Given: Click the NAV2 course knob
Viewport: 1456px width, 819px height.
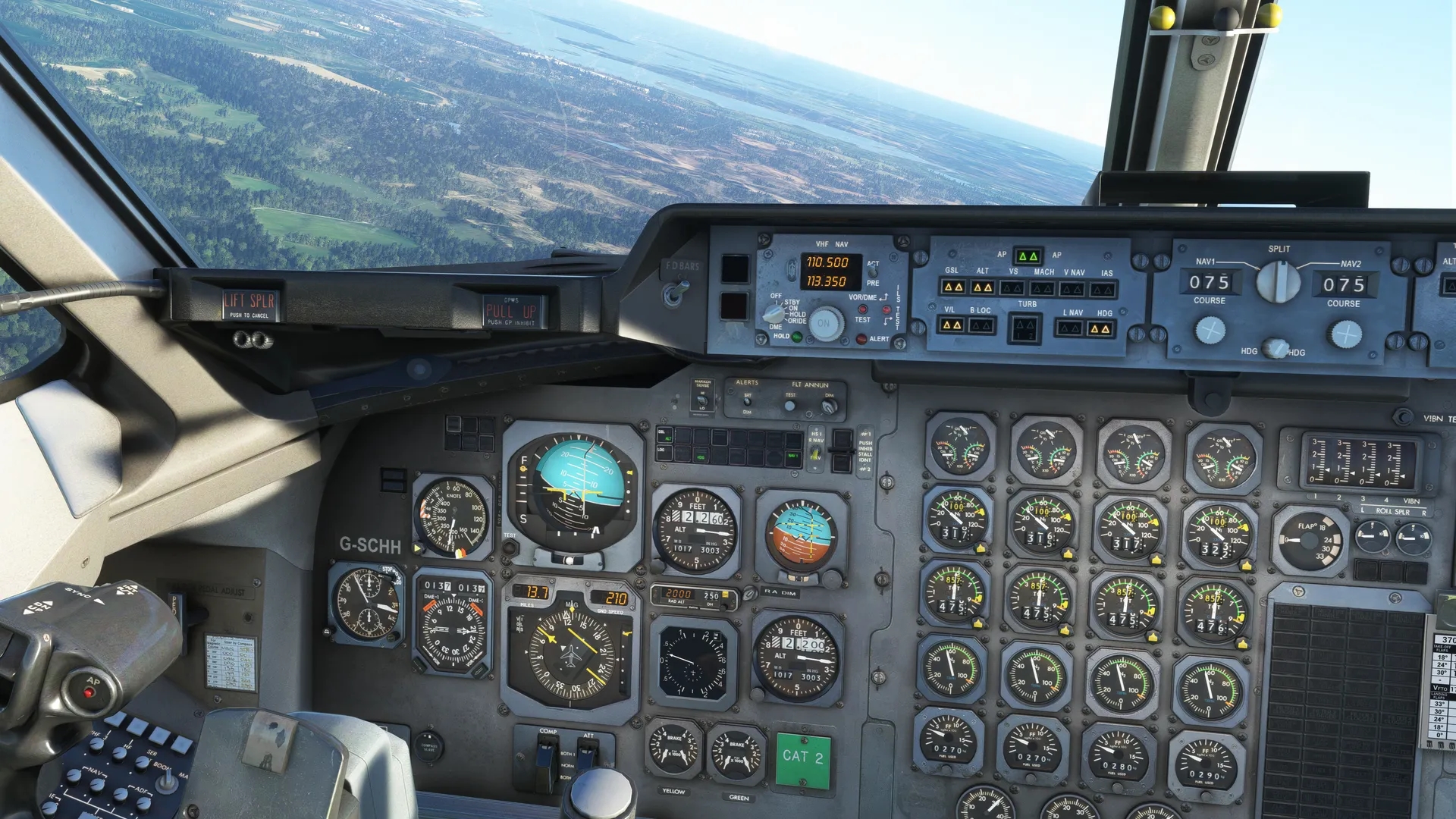Looking at the screenshot, I should pos(1346,334).
